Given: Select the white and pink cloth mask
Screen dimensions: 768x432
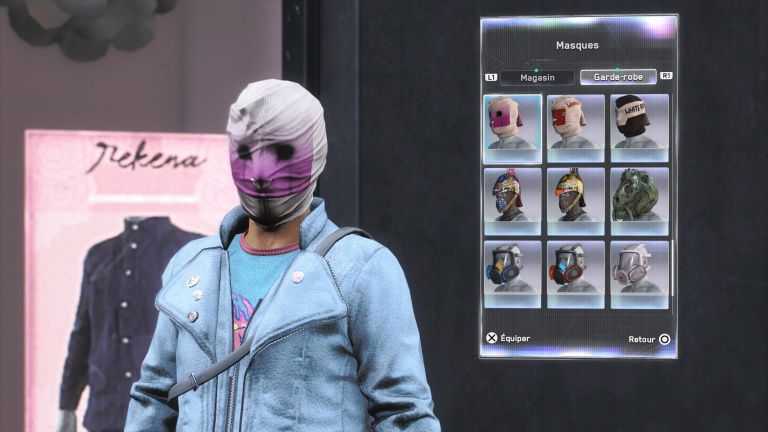Looking at the screenshot, I should (513, 127).
